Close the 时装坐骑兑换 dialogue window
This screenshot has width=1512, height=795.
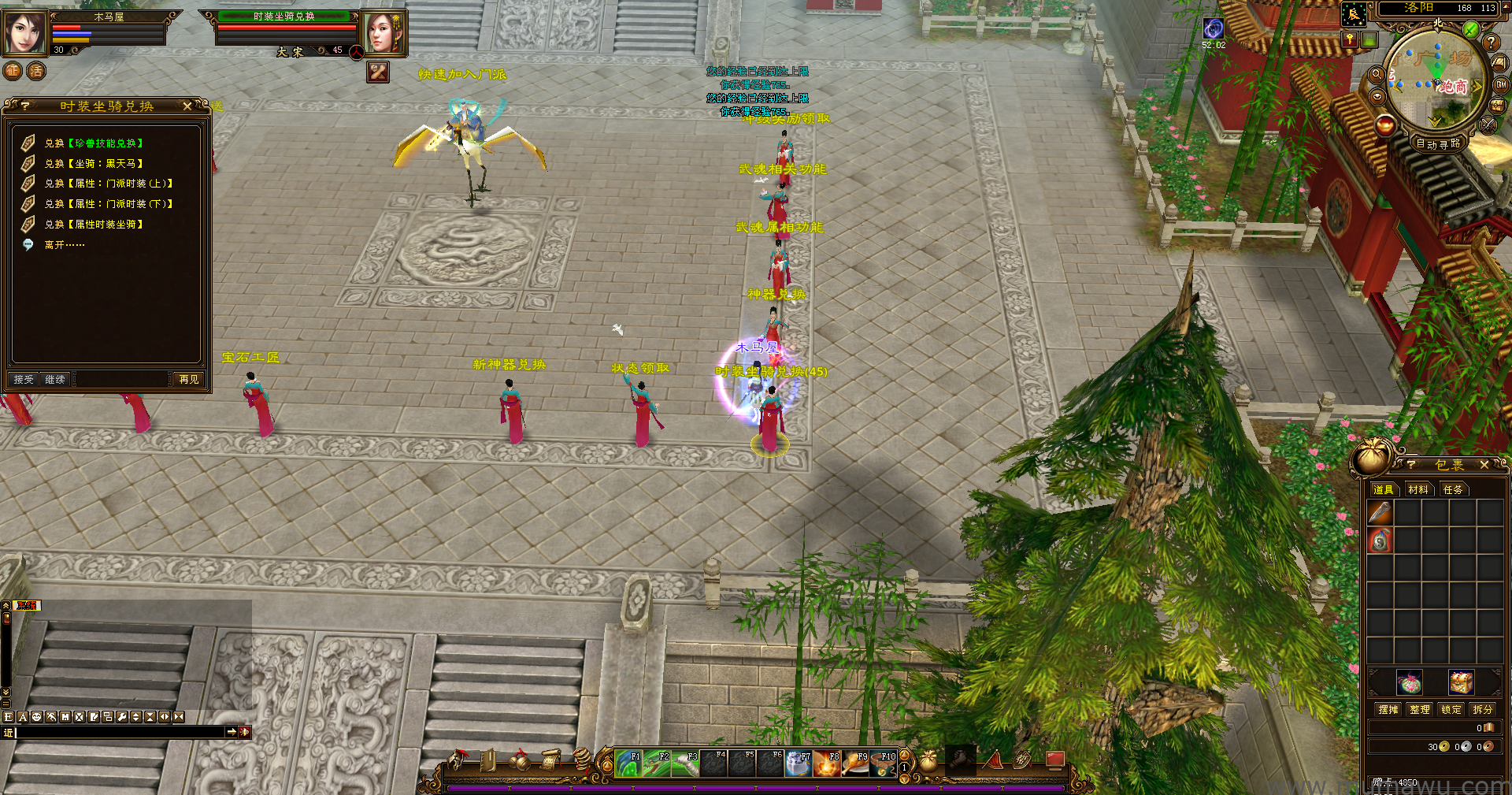(x=187, y=106)
